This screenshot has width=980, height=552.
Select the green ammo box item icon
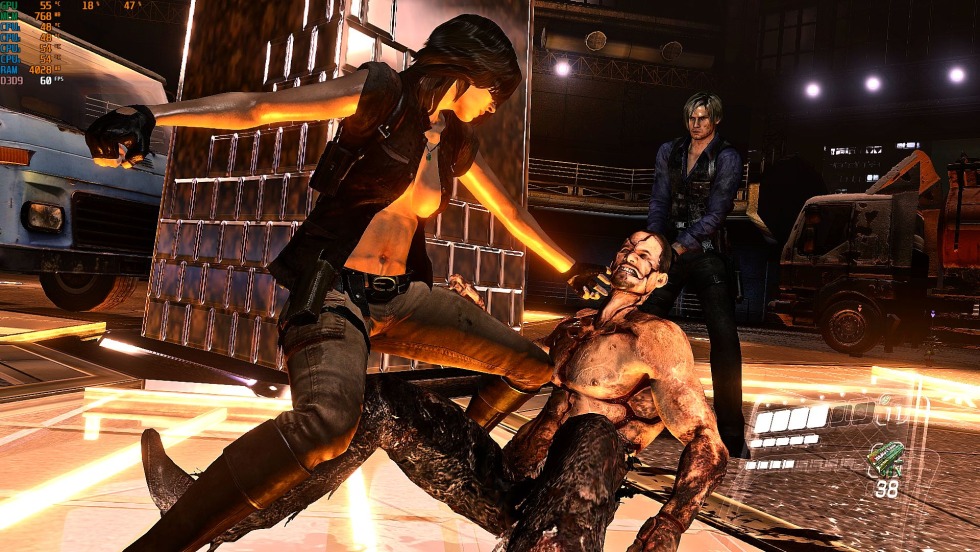884,459
